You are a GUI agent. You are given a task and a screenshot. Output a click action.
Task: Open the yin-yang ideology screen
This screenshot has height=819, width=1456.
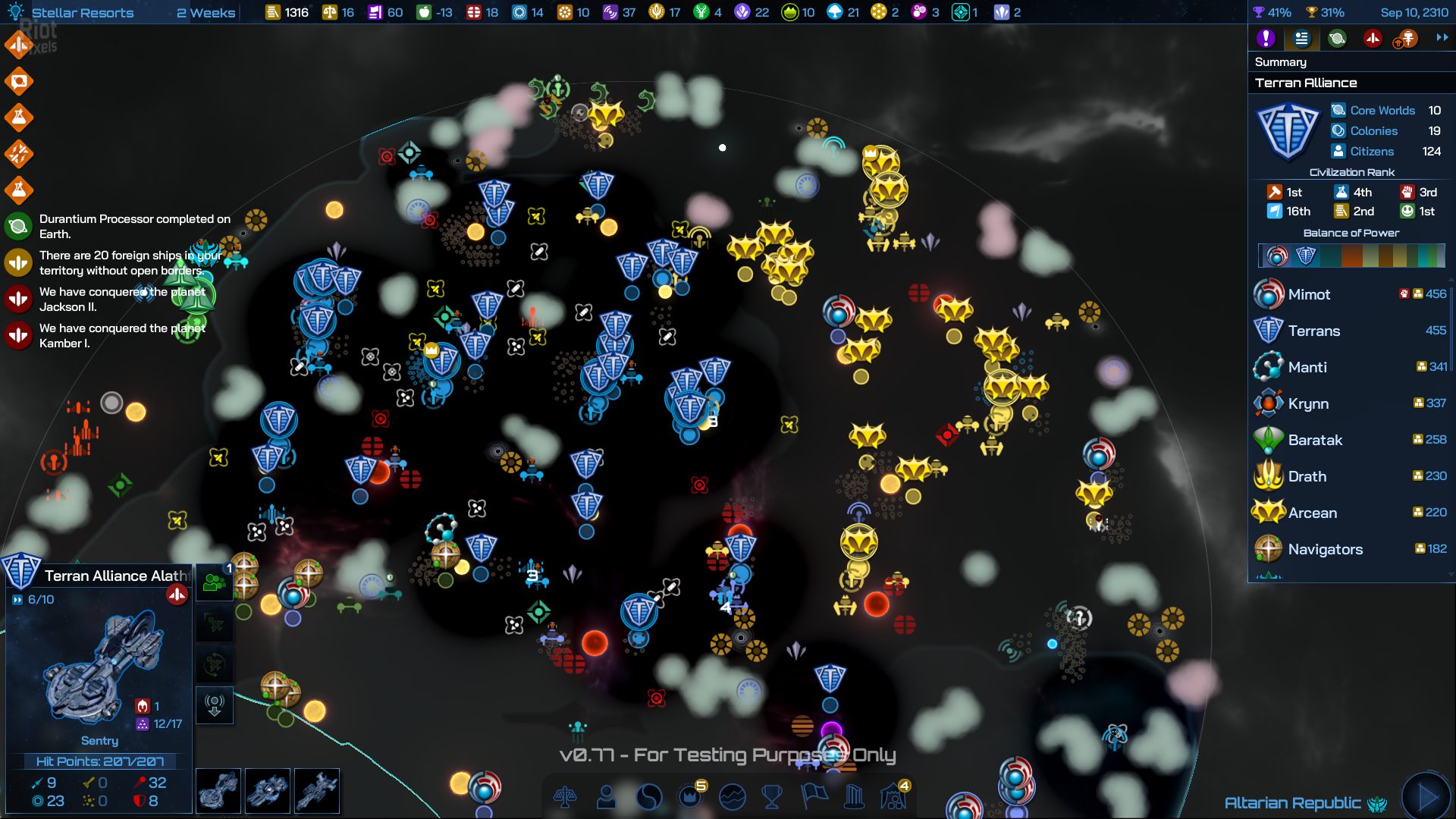click(649, 797)
